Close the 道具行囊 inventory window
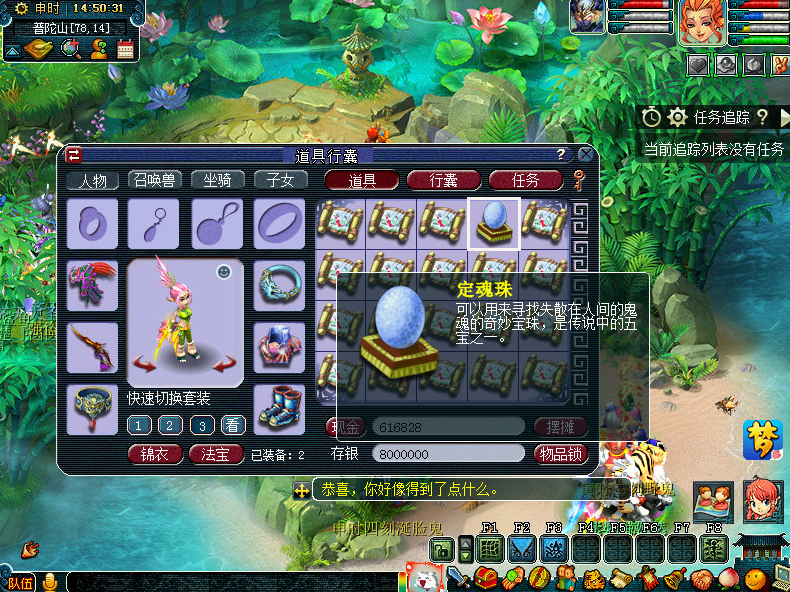Viewport: 790px width, 592px height. (585, 154)
